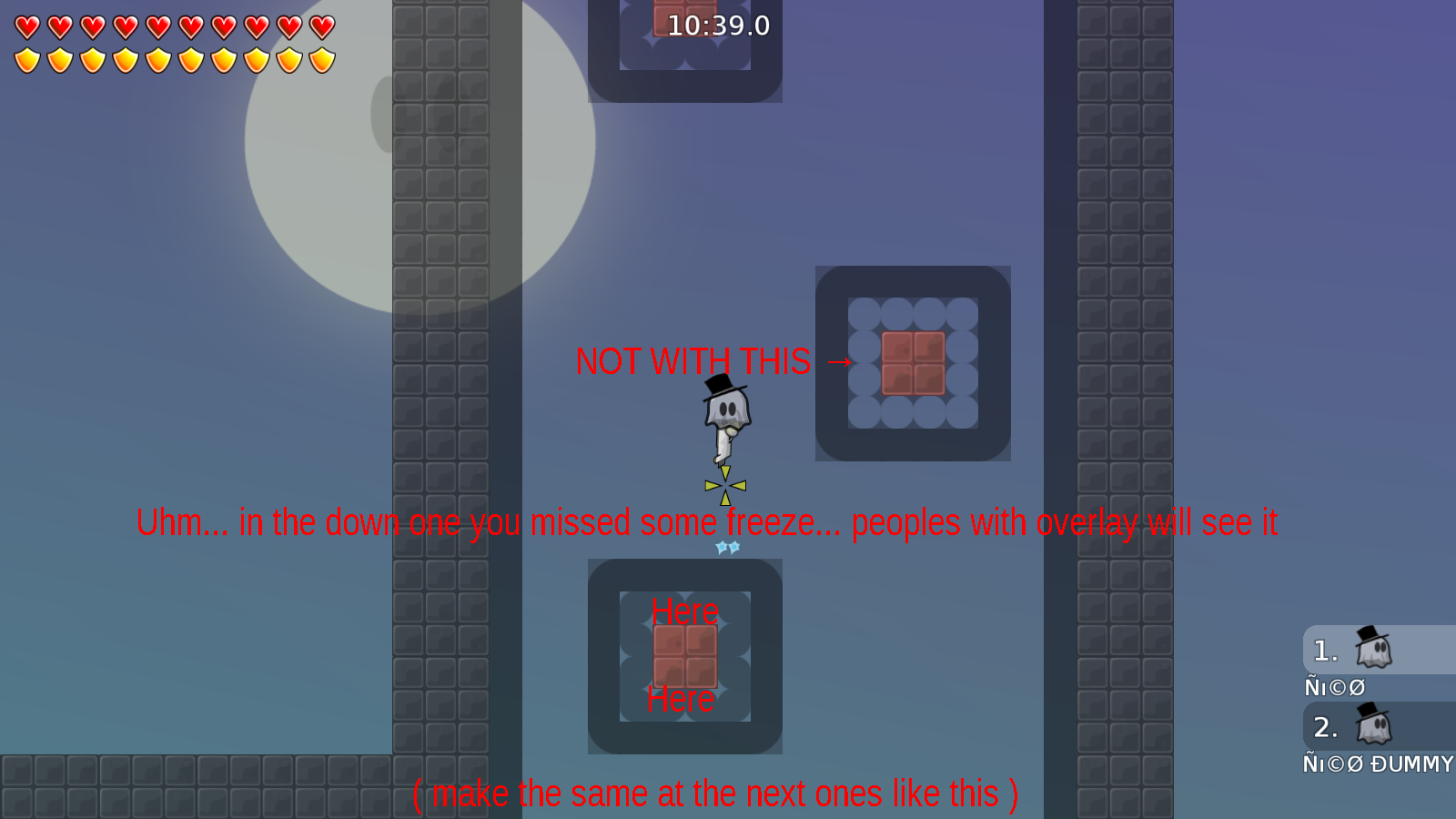Click the ghost character wearing the top hat
This screenshot has height=819, width=1456.
click(x=725, y=409)
